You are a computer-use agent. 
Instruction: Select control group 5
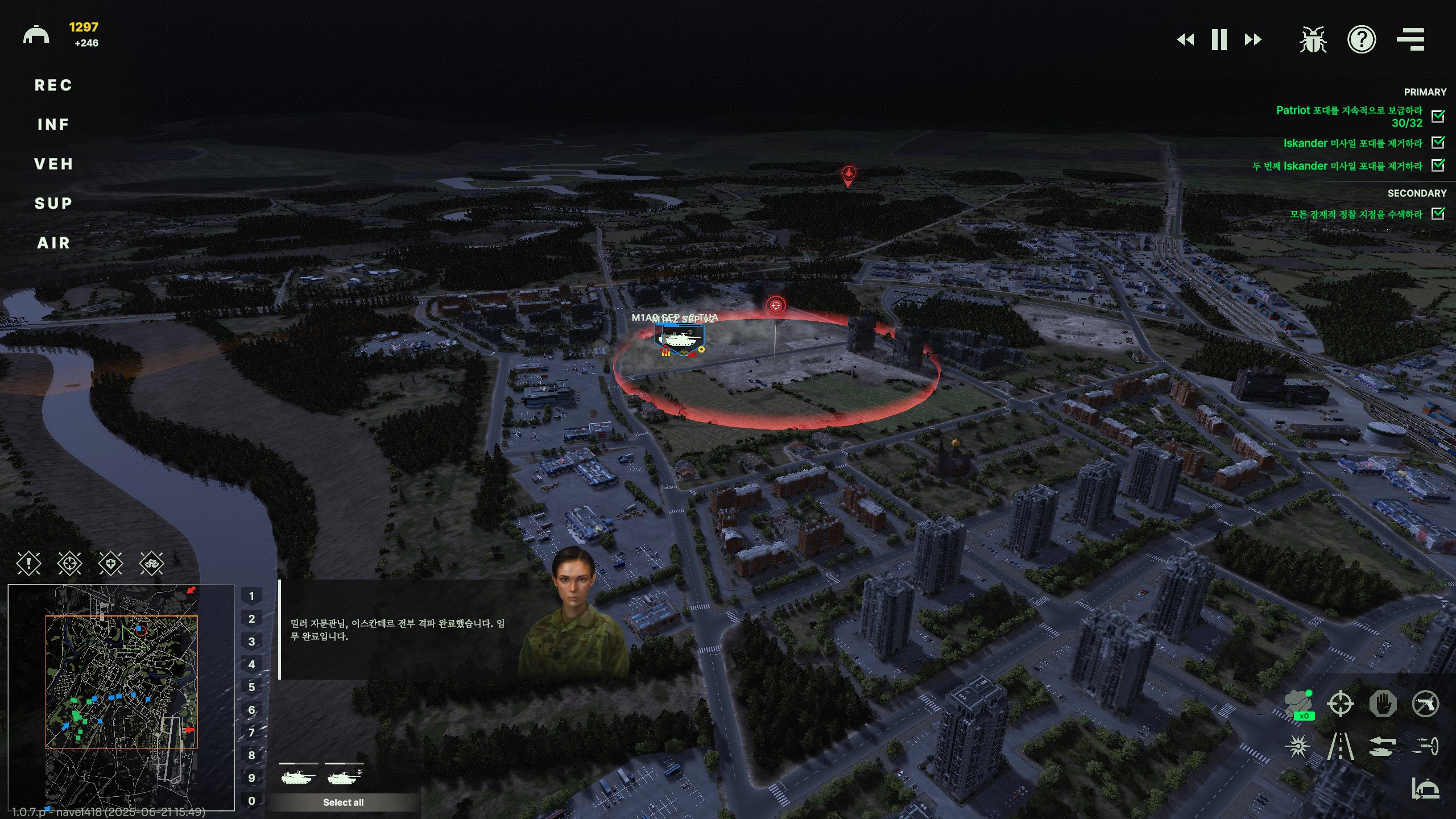pyautogui.click(x=251, y=687)
